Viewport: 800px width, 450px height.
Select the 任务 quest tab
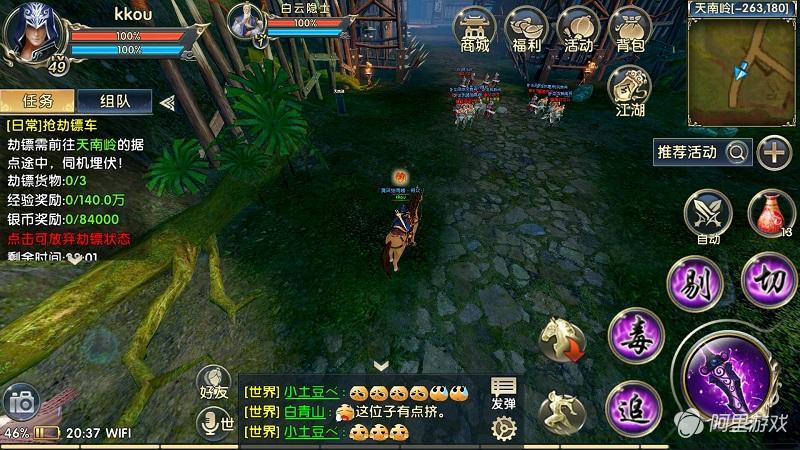tap(38, 101)
